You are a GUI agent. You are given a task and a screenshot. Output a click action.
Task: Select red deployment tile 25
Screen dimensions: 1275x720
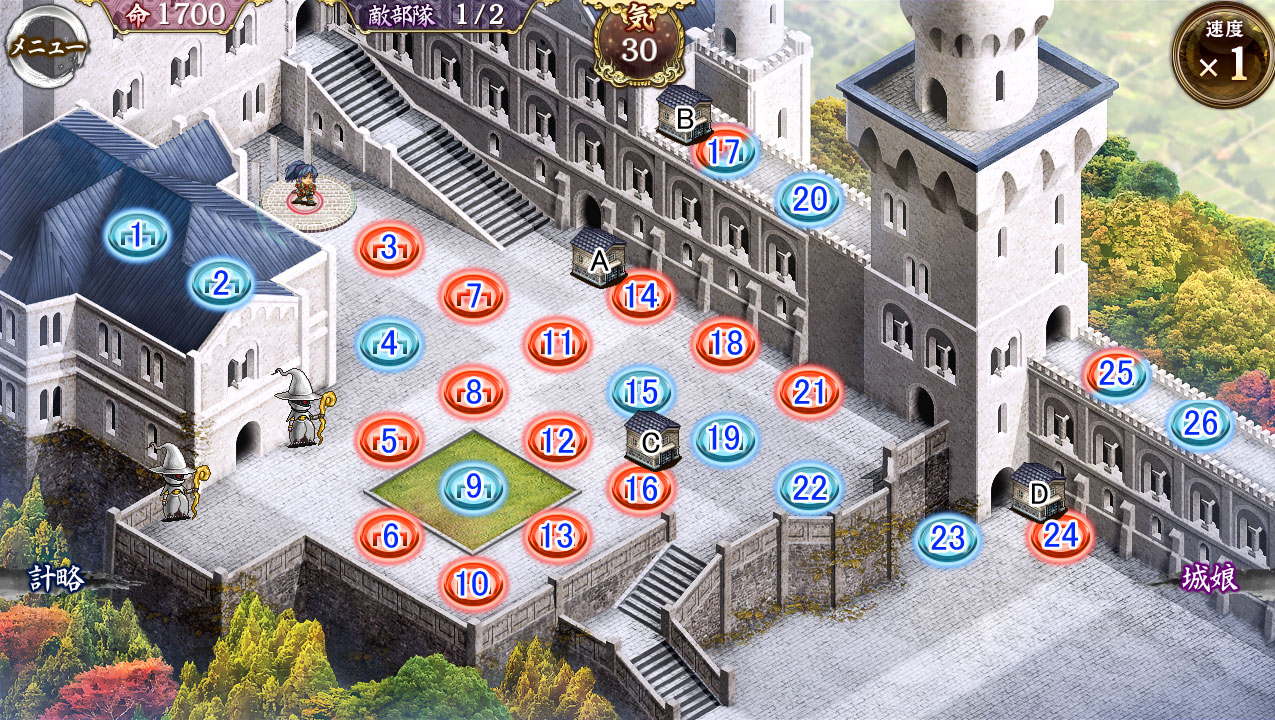[x=1116, y=374]
